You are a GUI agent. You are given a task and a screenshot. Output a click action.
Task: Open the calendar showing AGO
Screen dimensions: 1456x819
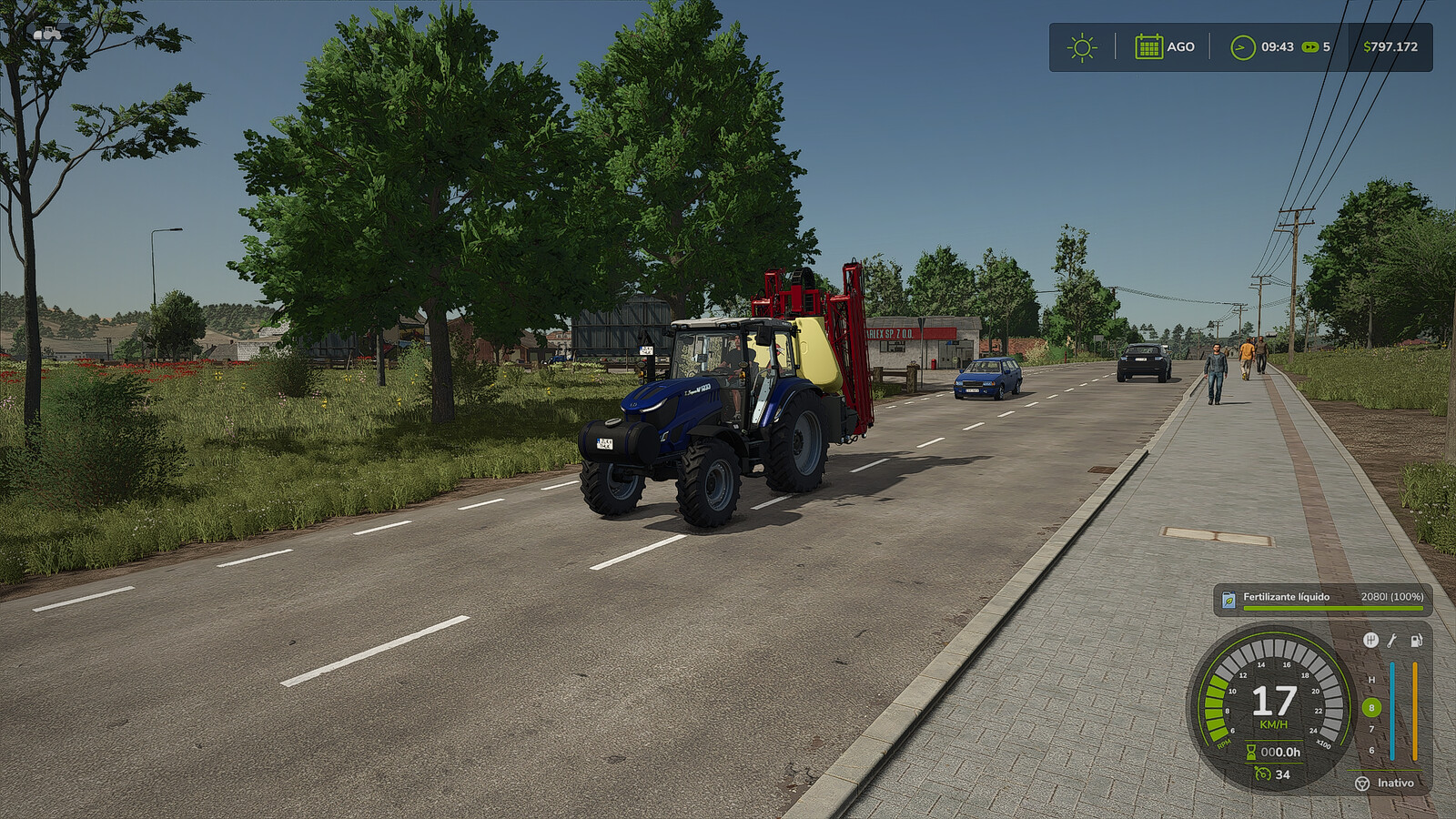(1148, 46)
